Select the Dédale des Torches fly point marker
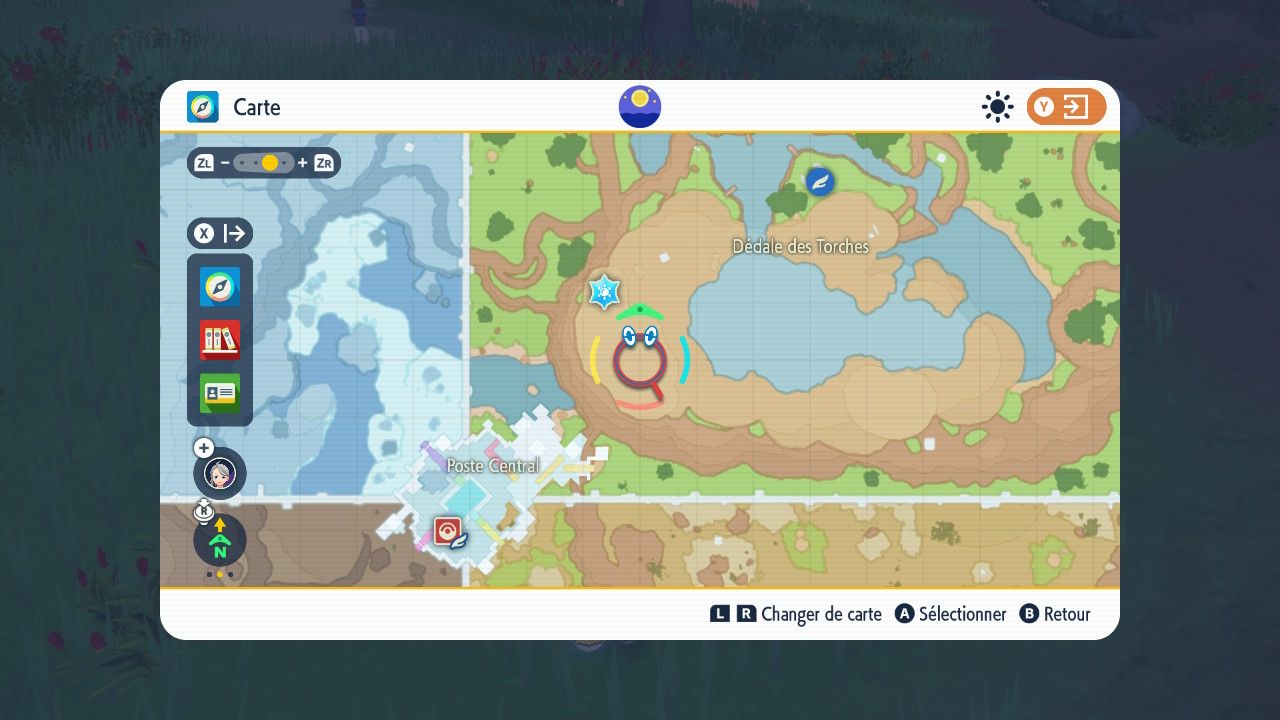This screenshot has width=1280, height=720. tap(820, 181)
